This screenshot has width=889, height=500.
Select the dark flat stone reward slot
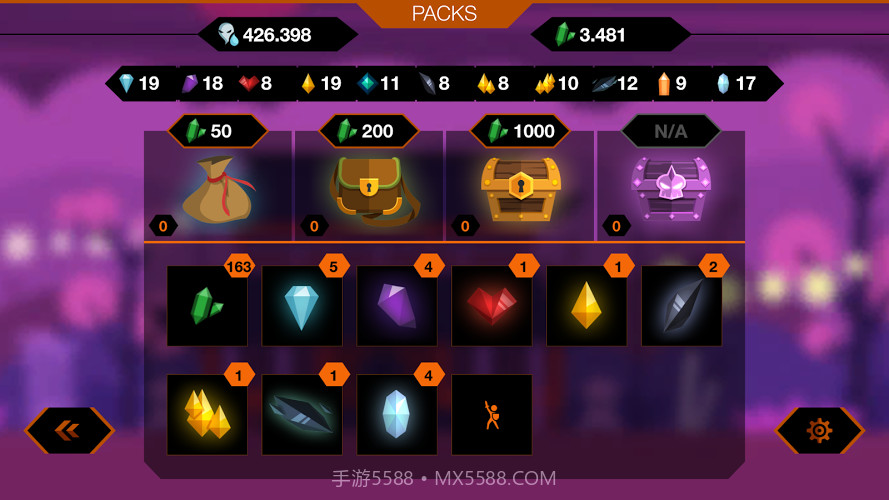point(302,414)
